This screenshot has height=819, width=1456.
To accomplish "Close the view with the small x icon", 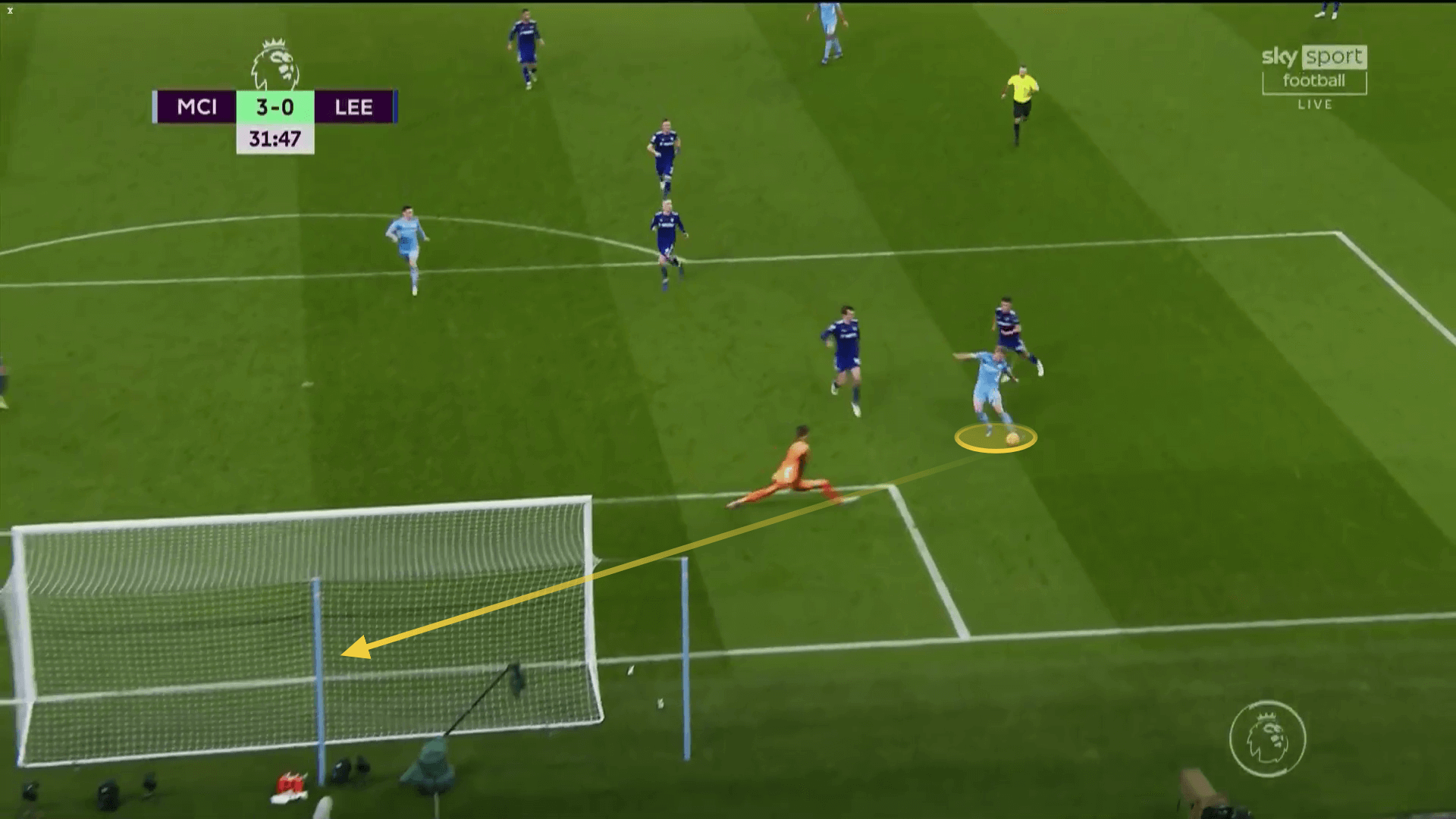I will [x=10, y=11].
